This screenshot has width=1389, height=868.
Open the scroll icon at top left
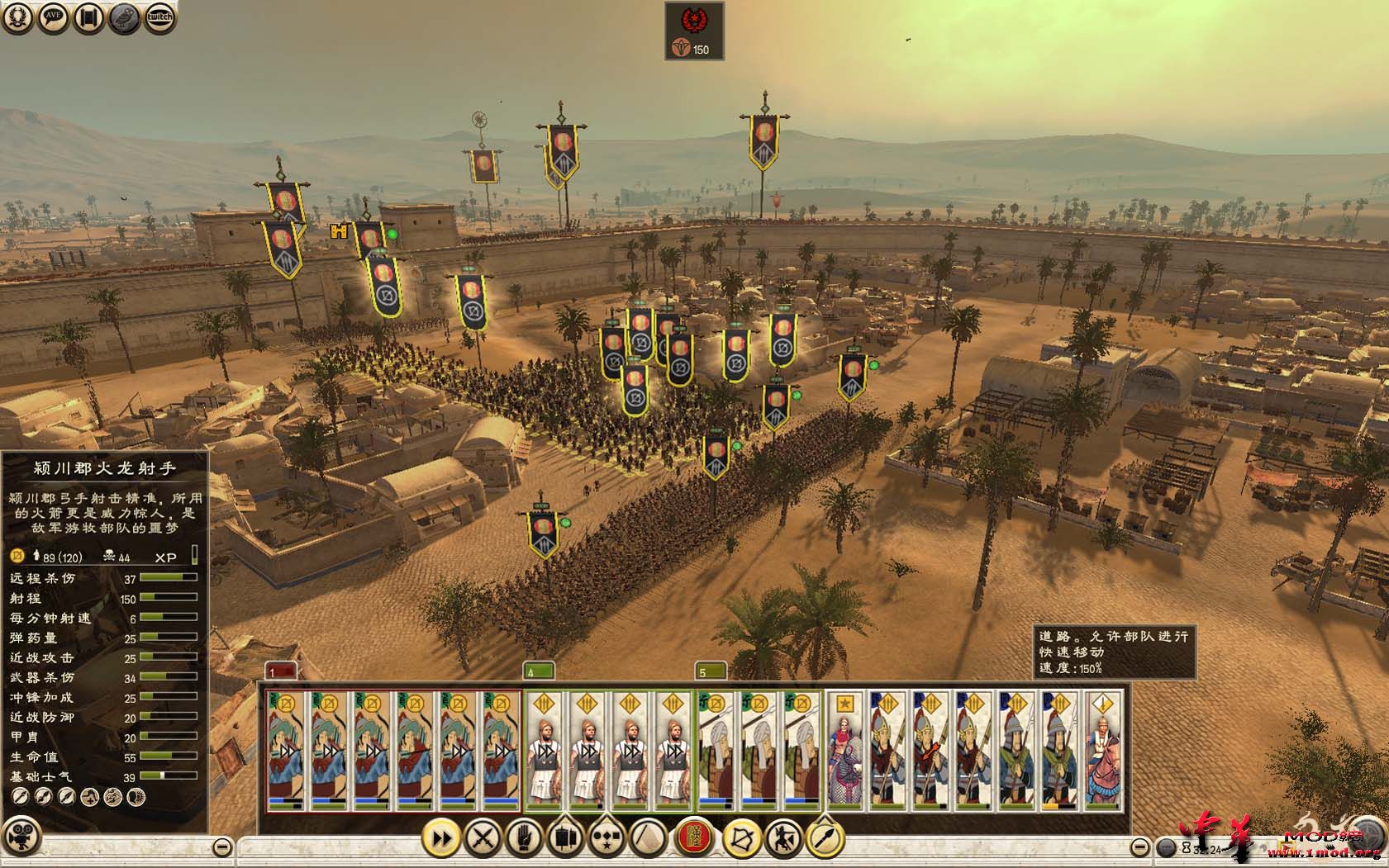[89, 18]
